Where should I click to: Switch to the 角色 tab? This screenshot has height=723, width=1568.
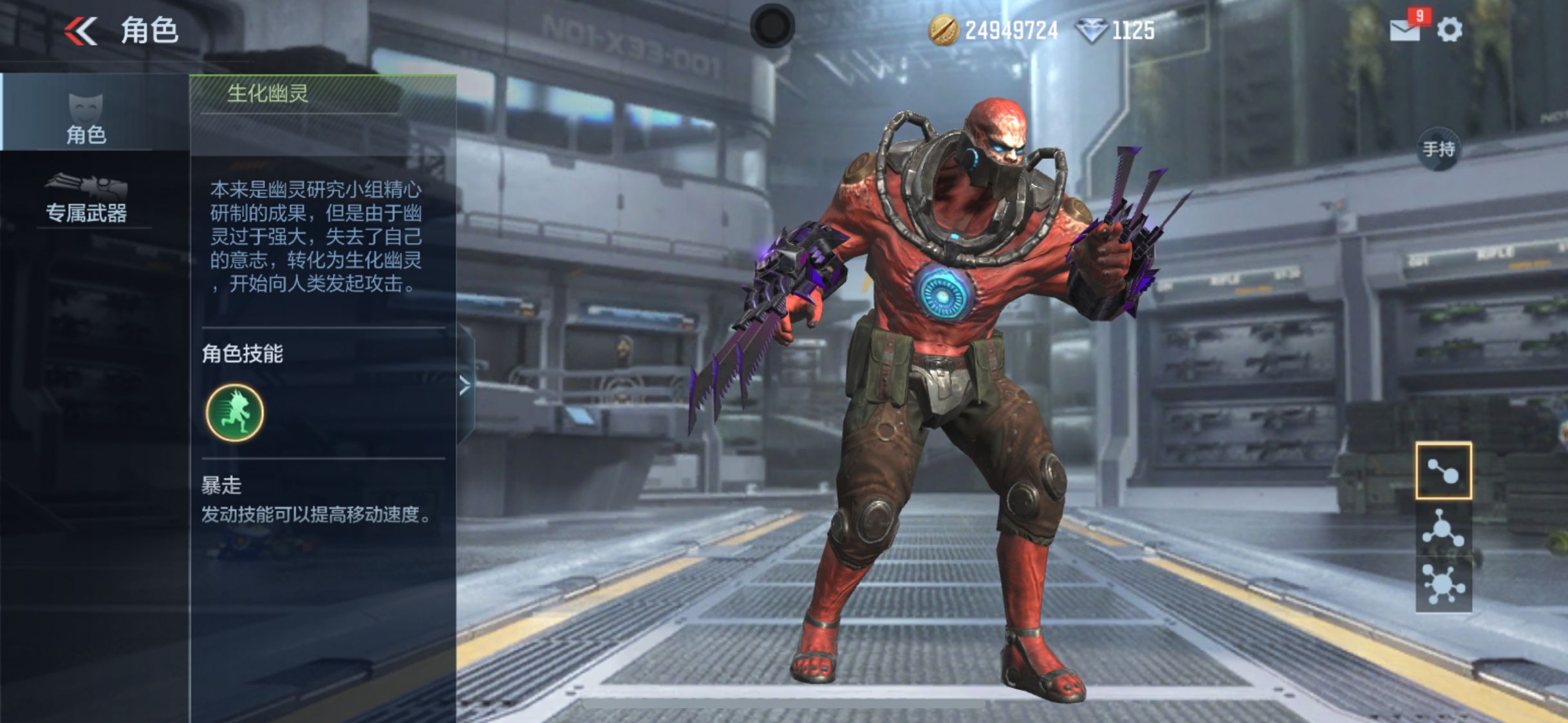coord(86,116)
